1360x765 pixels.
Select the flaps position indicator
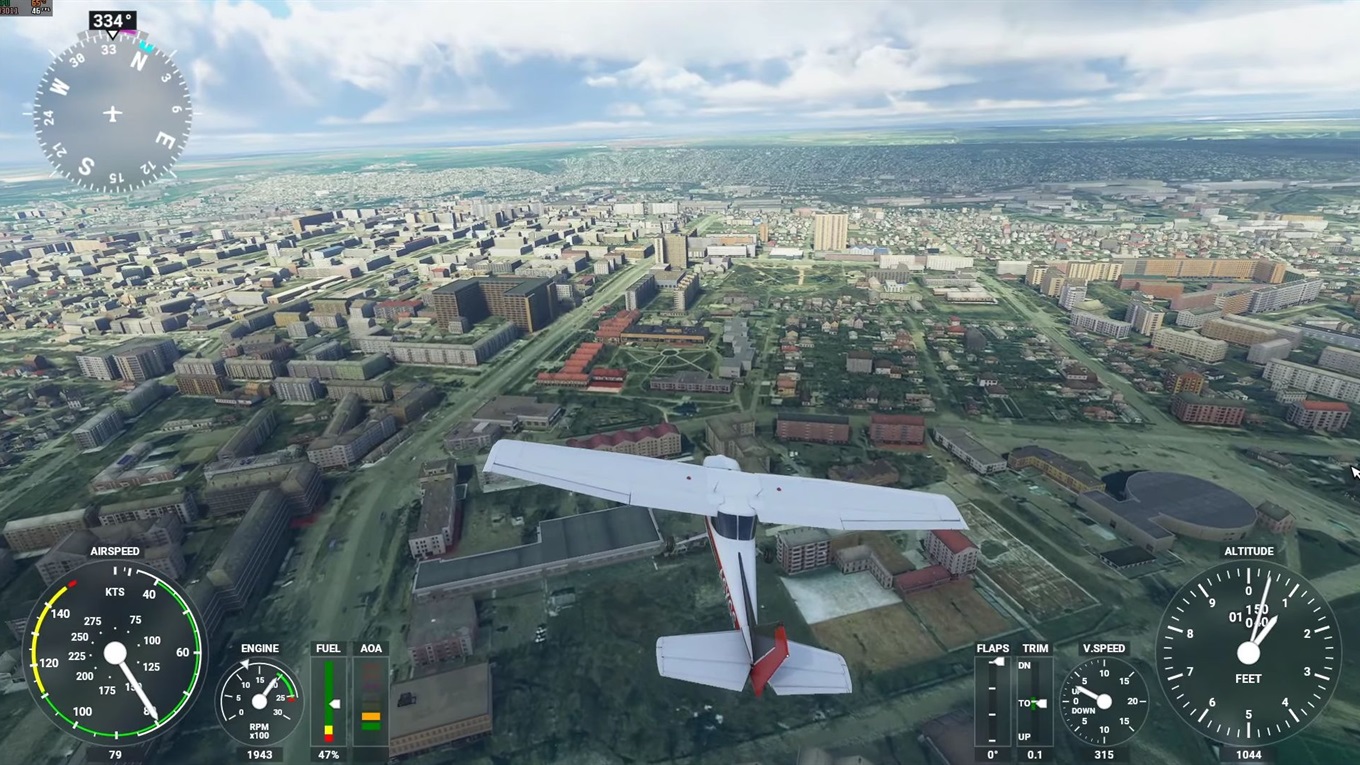993,700
